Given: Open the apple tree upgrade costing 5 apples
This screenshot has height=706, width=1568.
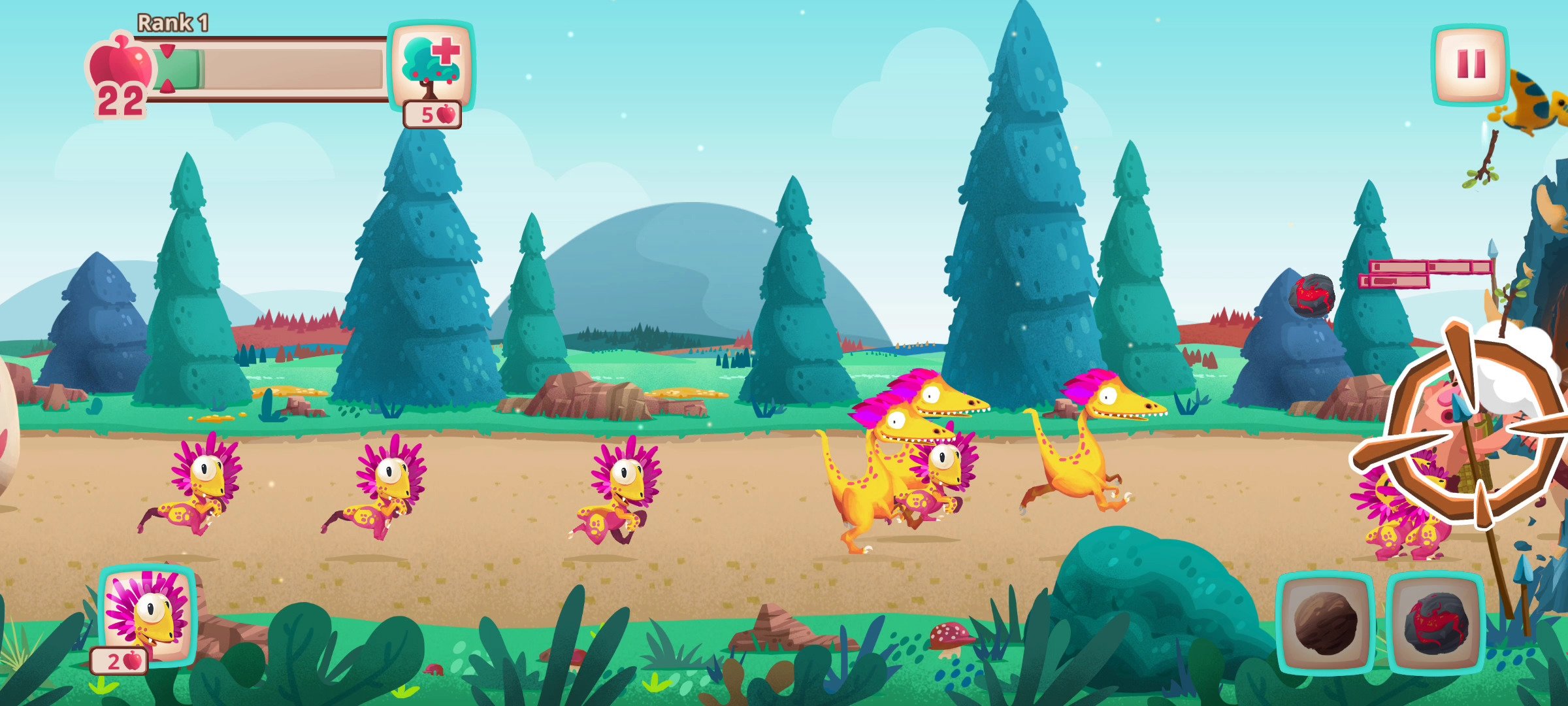Looking at the screenshot, I should click(x=431, y=65).
